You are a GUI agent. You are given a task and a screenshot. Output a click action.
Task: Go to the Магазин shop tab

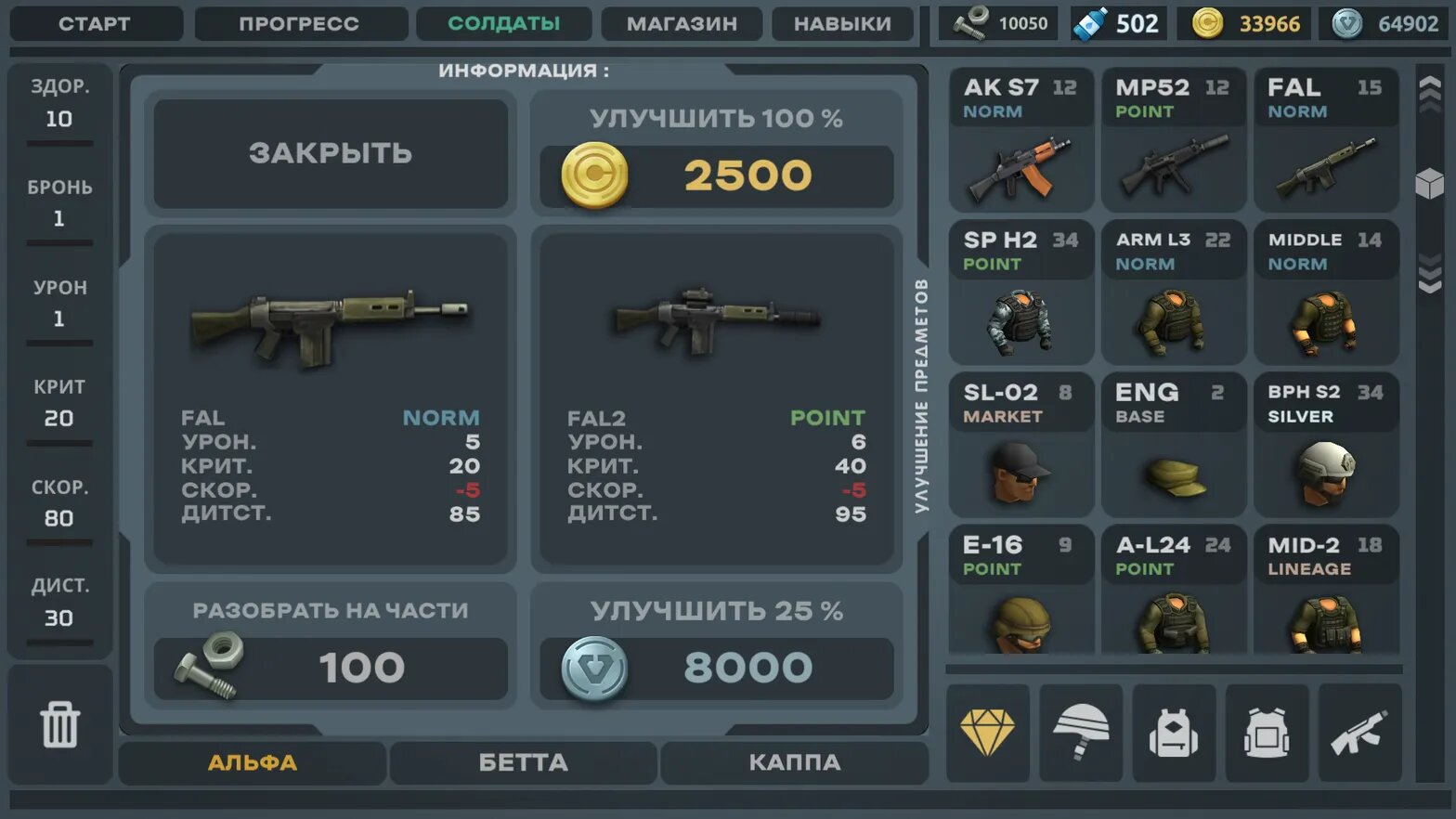tap(682, 24)
